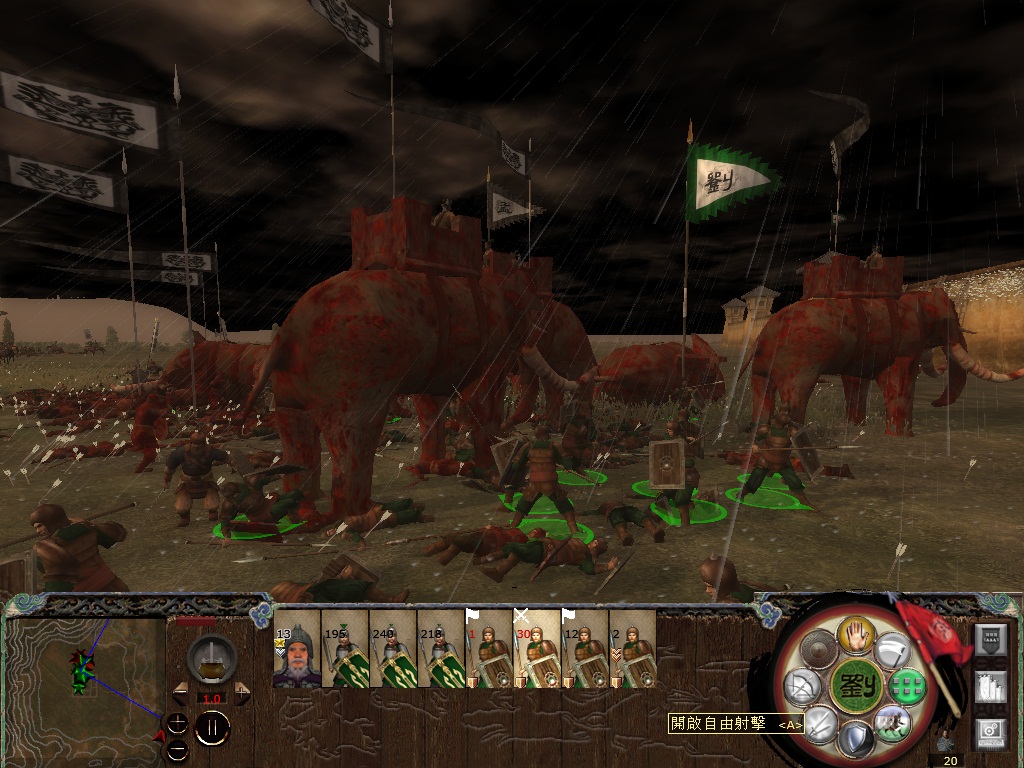Click the battlefield minimap
Image resolution: width=1024 pixels, height=768 pixels.
(85, 681)
